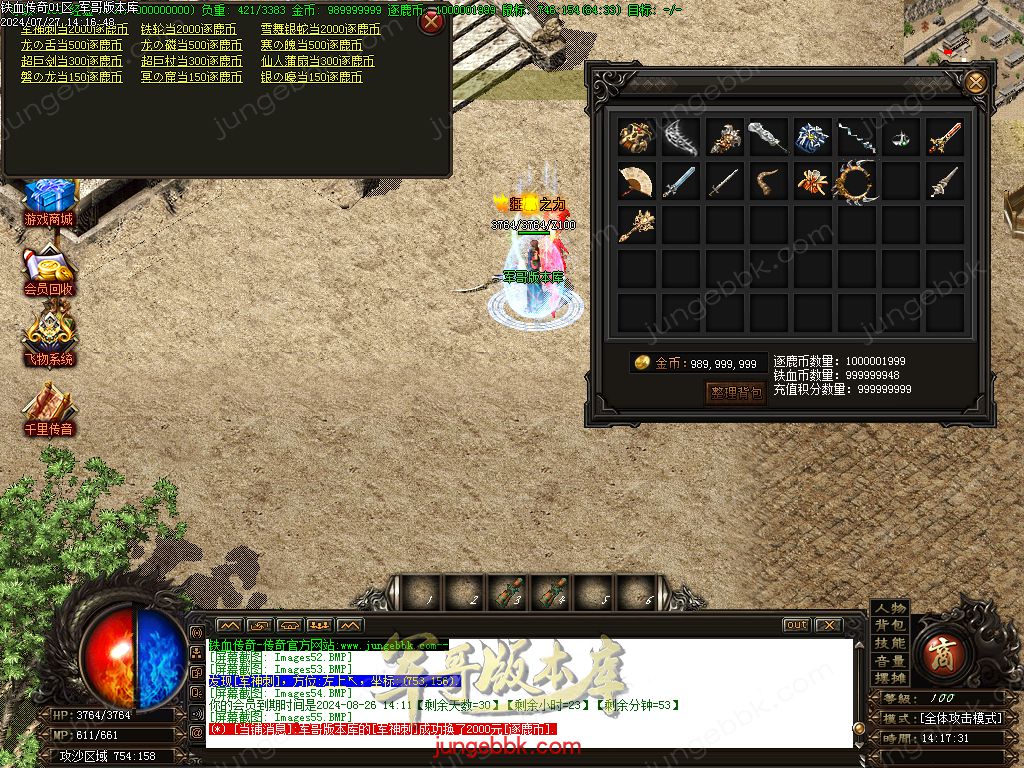The width and height of the screenshot is (1024, 768).
Task: Choose the 铁轮当2000逐鹿币 pawn link
Action: click(189, 30)
